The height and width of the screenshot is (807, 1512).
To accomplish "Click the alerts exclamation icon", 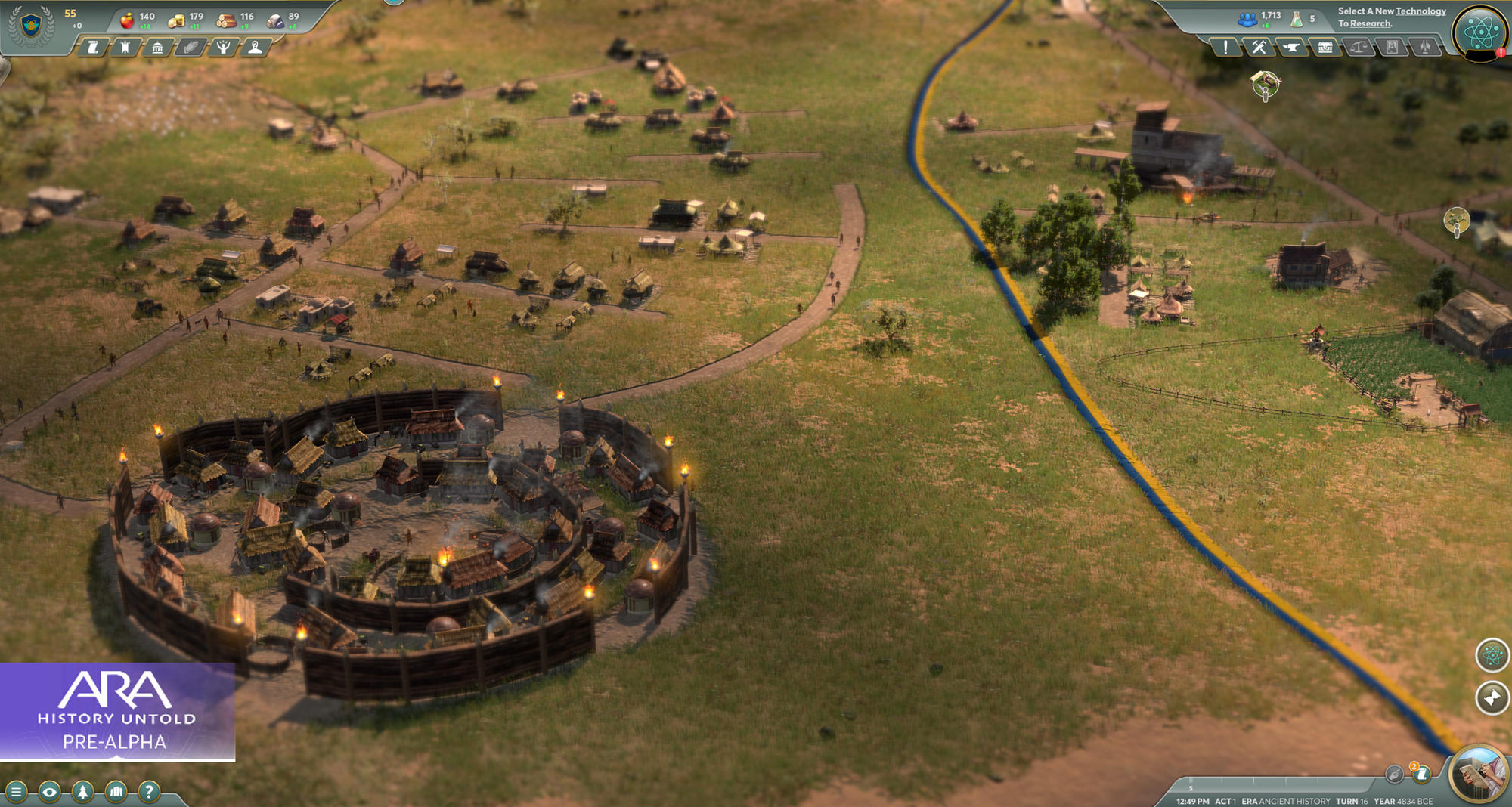I will (1225, 47).
